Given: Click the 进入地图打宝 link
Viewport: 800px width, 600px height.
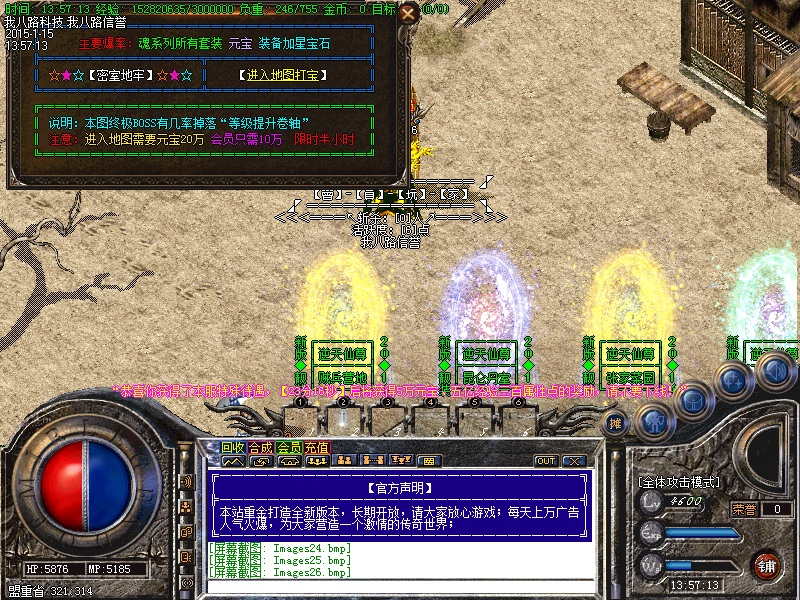Looking at the screenshot, I should pyautogui.click(x=284, y=75).
